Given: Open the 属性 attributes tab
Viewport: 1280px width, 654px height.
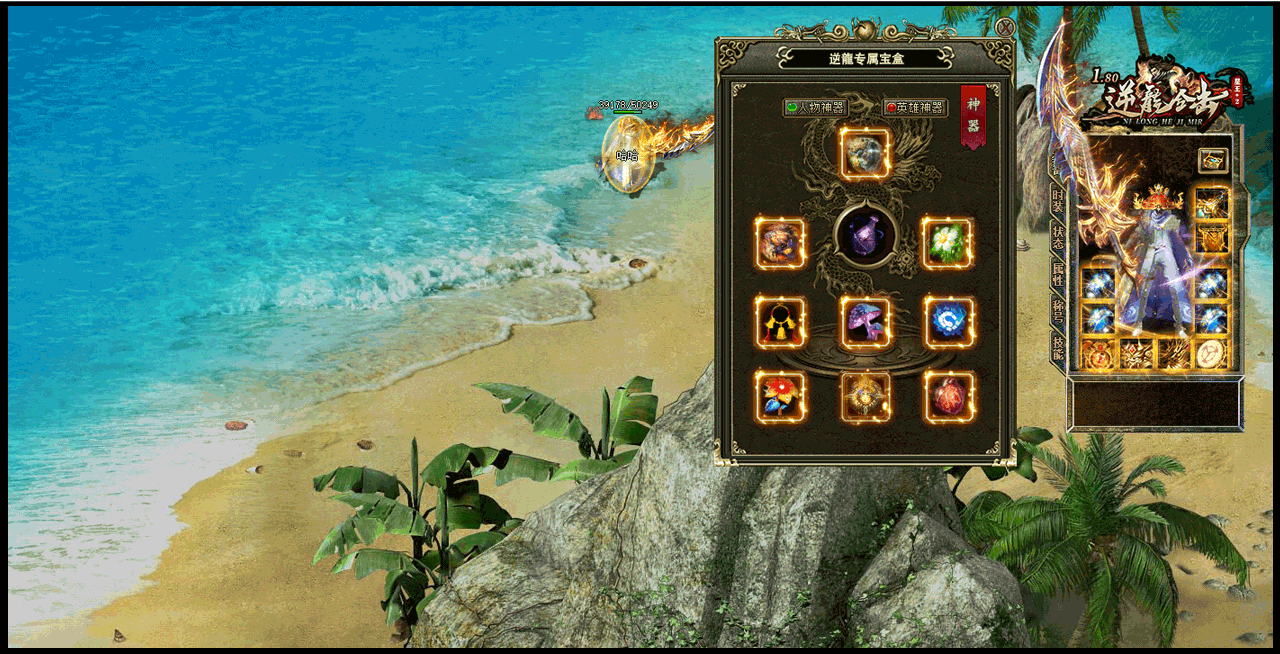Looking at the screenshot, I should point(1058,273).
